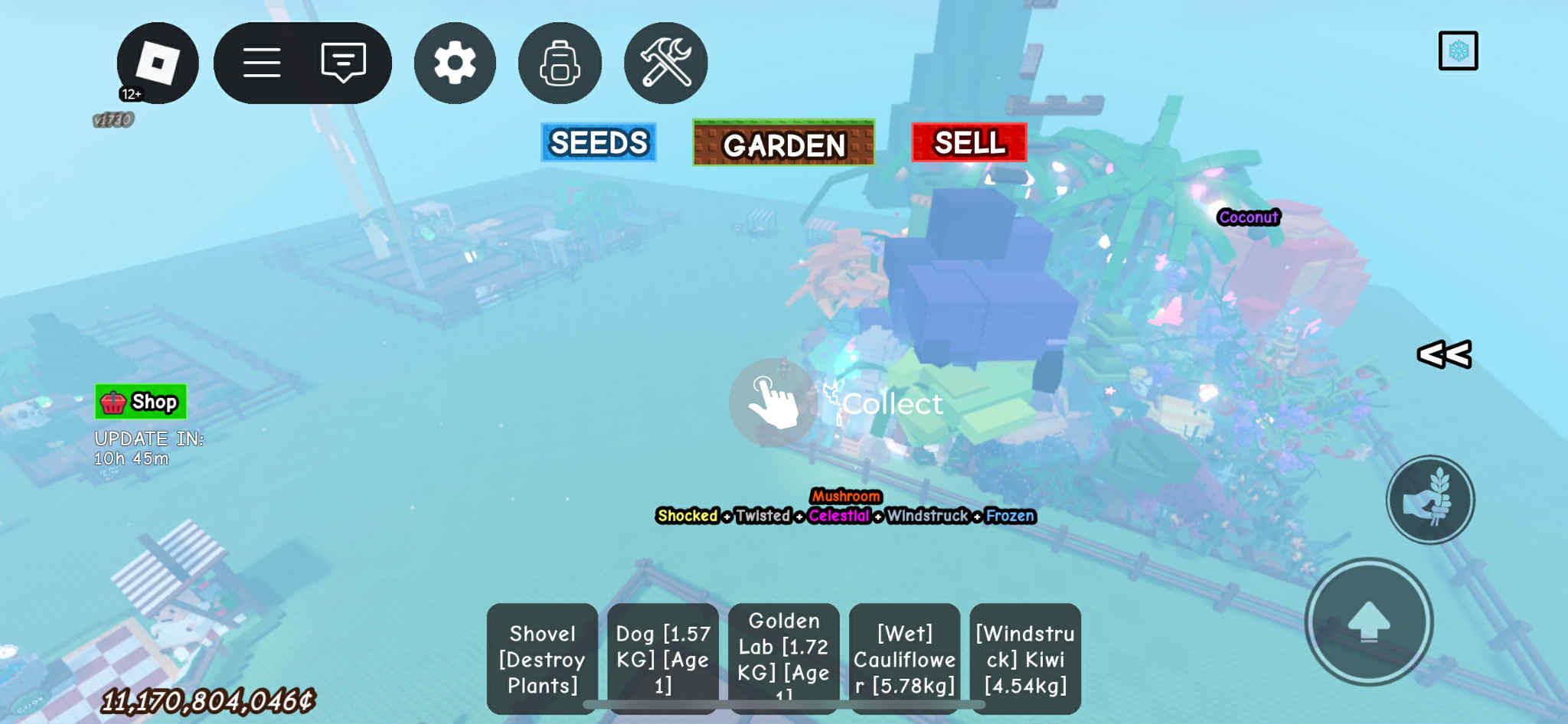
Task: Select the Wet Cauliflower slot
Action: point(904,658)
